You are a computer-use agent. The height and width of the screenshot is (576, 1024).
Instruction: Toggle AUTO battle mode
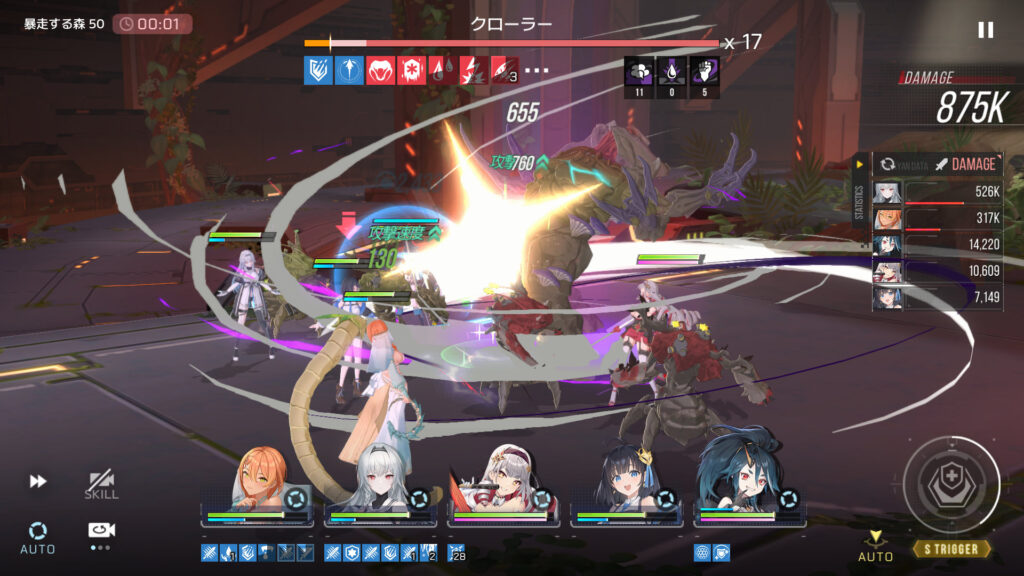tap(38, 537)
